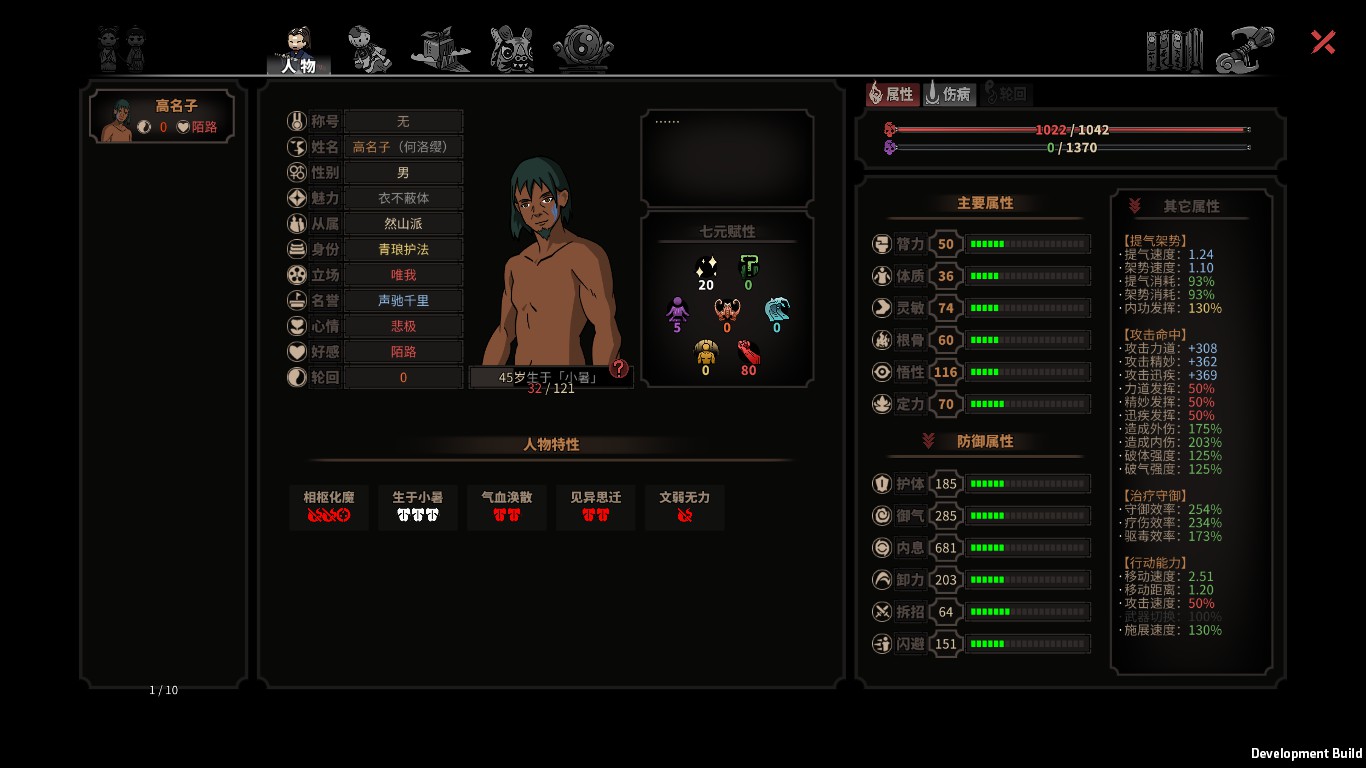1366x768 pixels.
Task: Close the character screen with the red X
Action: coord(1323,42)
